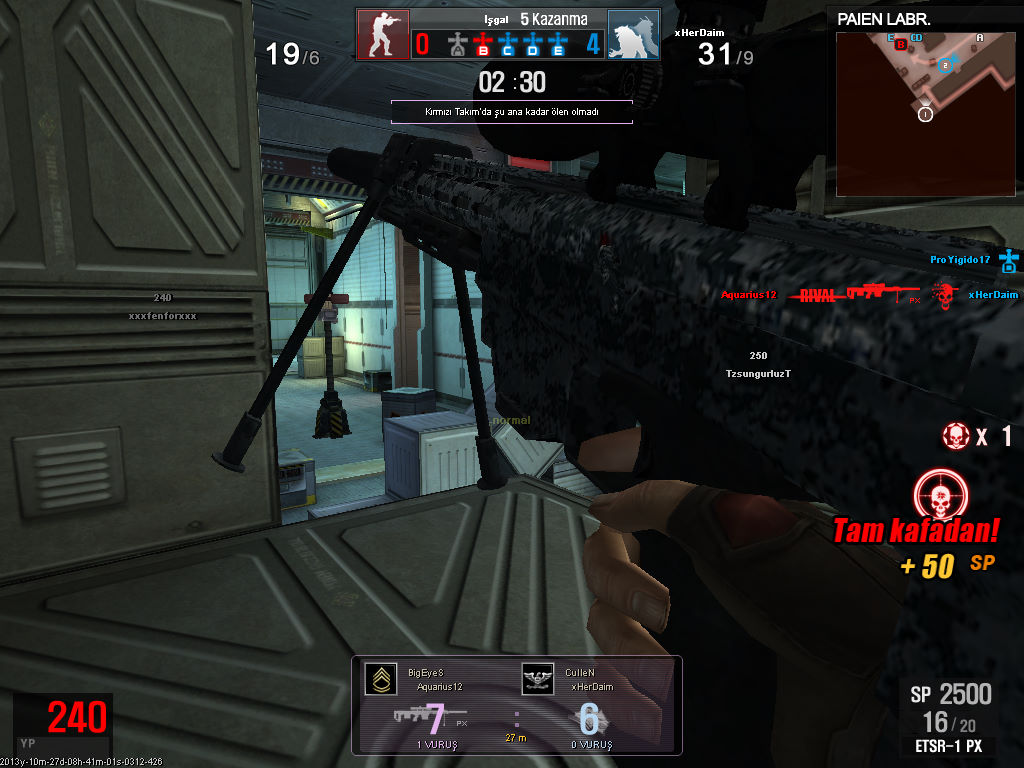Click the blue E capture point marker

tap(558, 44)
